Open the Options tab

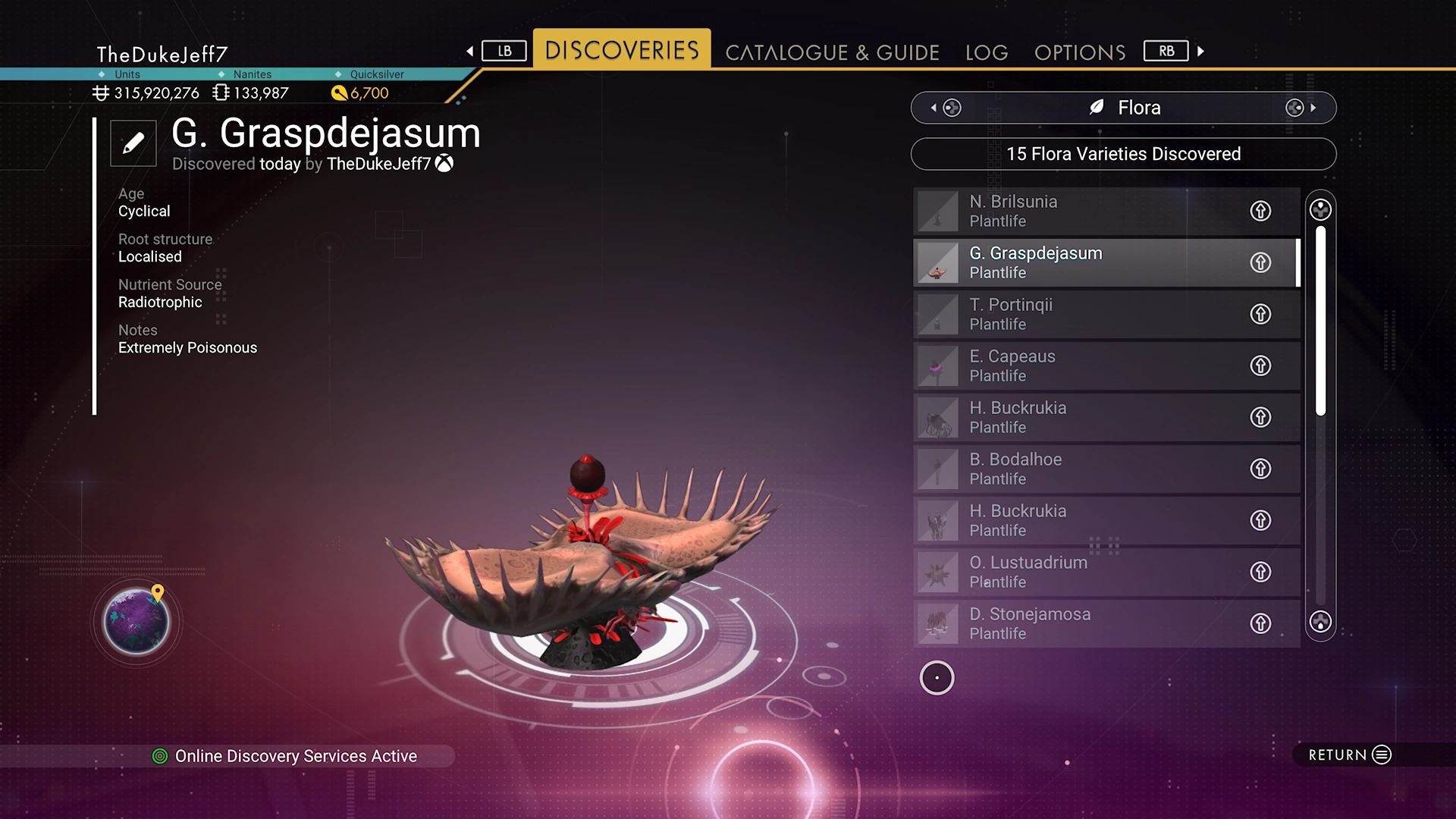(x=1080, y=52)
